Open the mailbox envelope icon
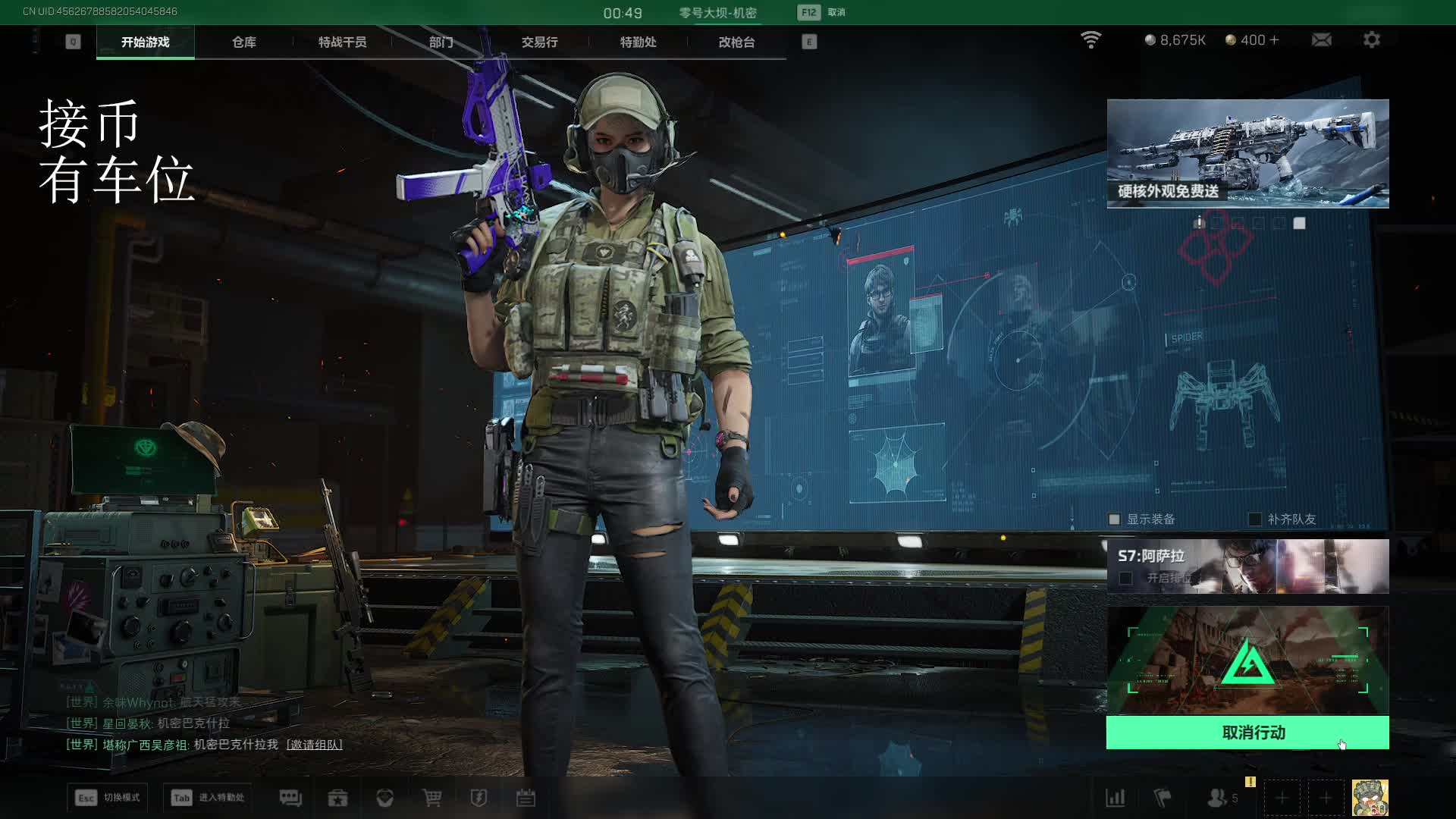 coord(1321,40)
